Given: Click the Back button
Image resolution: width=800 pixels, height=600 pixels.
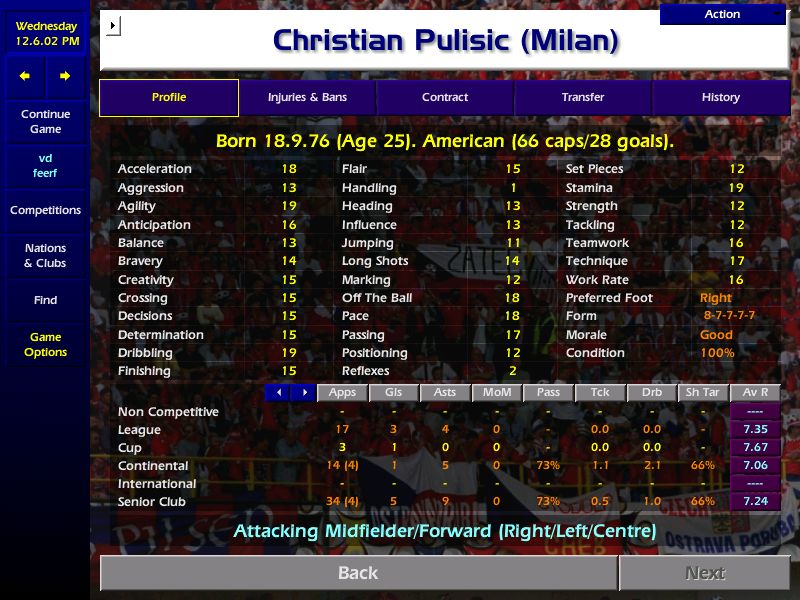Looking at the screenshot, I should pos(358,573).
